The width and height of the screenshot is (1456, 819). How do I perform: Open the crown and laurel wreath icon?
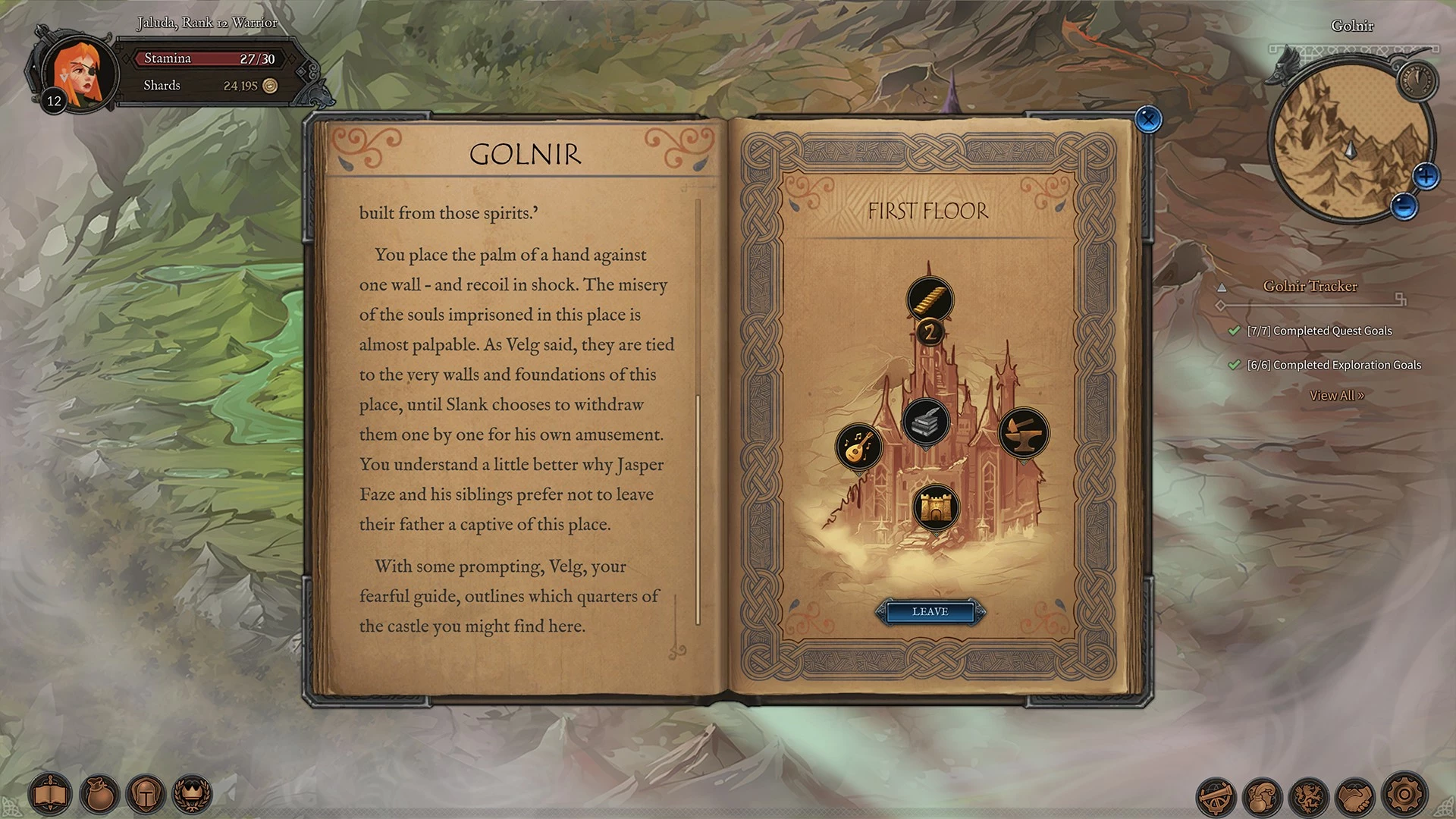(193, 794)
